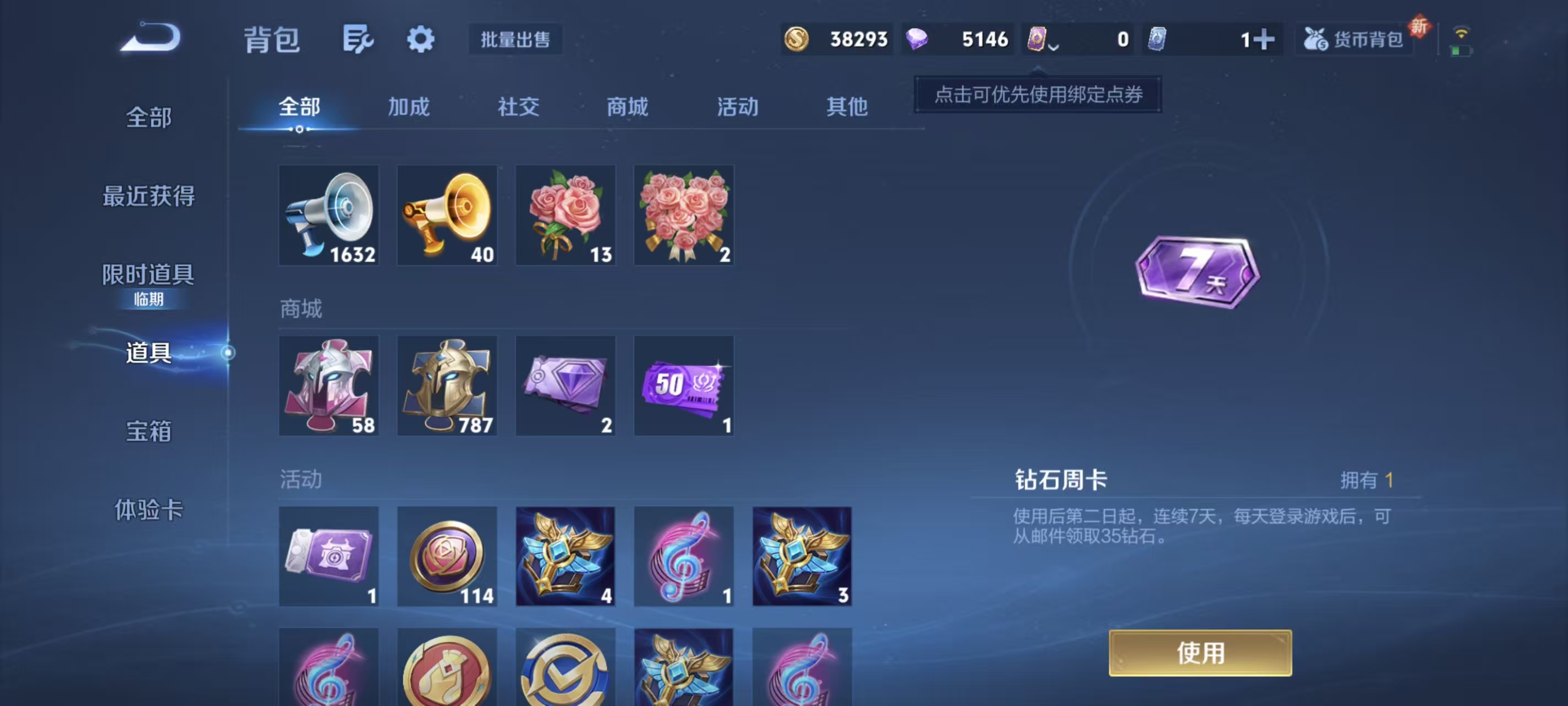Switch to the 其他 tab
This screenshot has height=706, width=1568.
tap(848, 106)
